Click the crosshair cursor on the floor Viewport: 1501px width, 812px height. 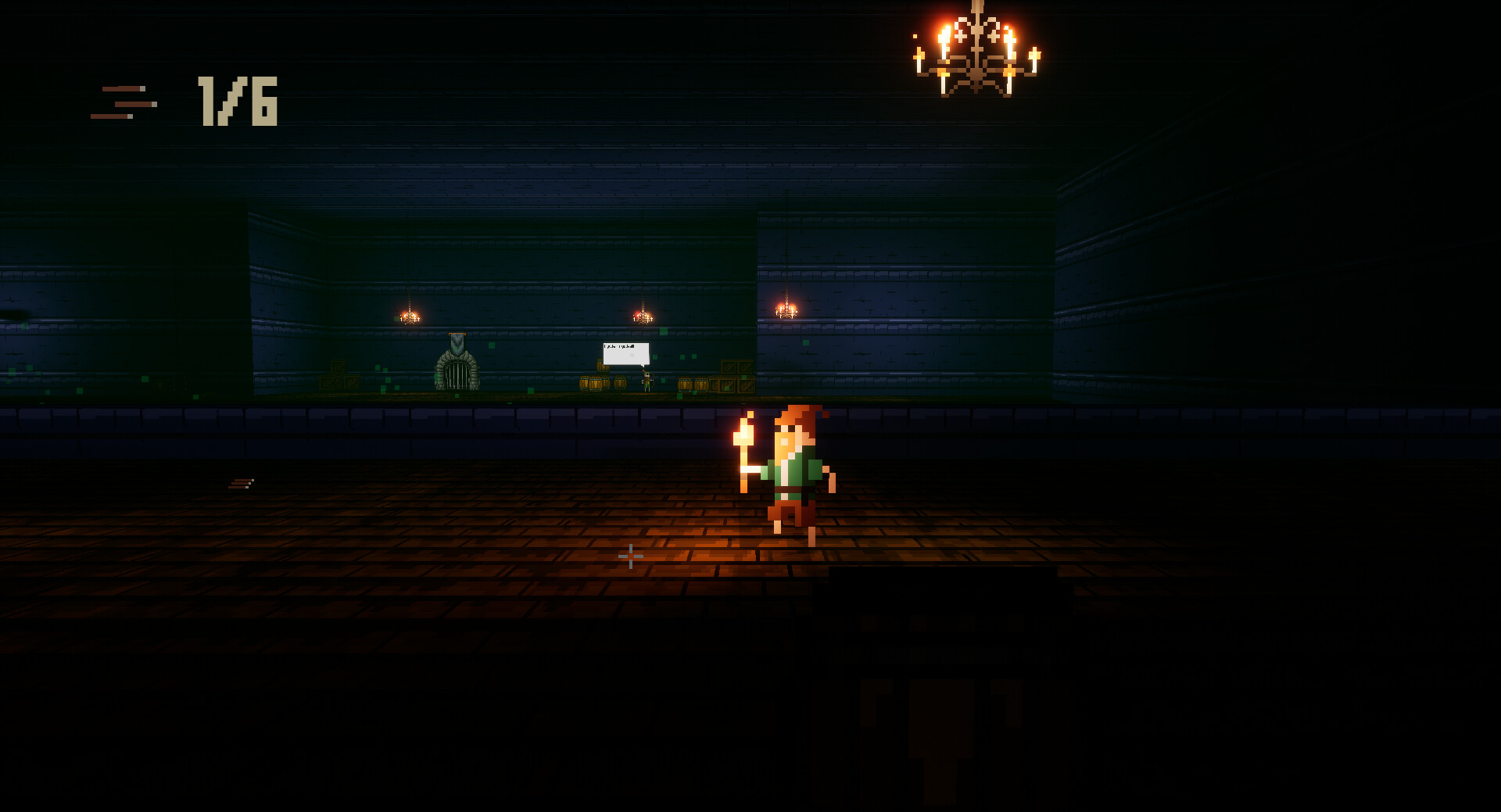pyautogui.click(x=630, y=555)
